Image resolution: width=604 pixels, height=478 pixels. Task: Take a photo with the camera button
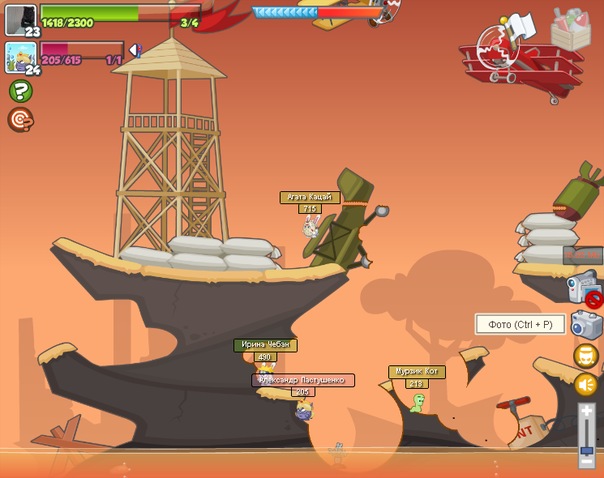tap(586, 324)
